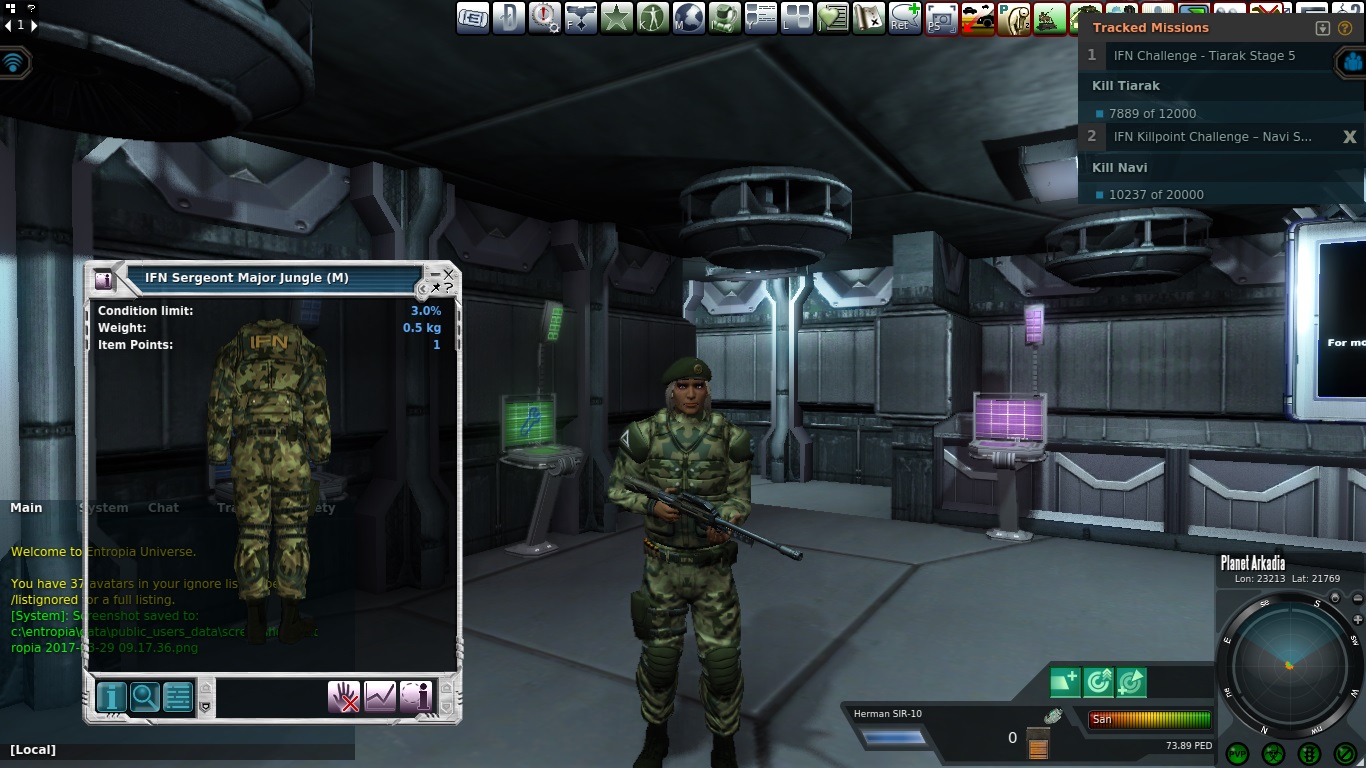Viewport: 1366px width, 768px height.
Task: Close the IFN Sergeont Major Jungle item window
Action: point(449,273)
